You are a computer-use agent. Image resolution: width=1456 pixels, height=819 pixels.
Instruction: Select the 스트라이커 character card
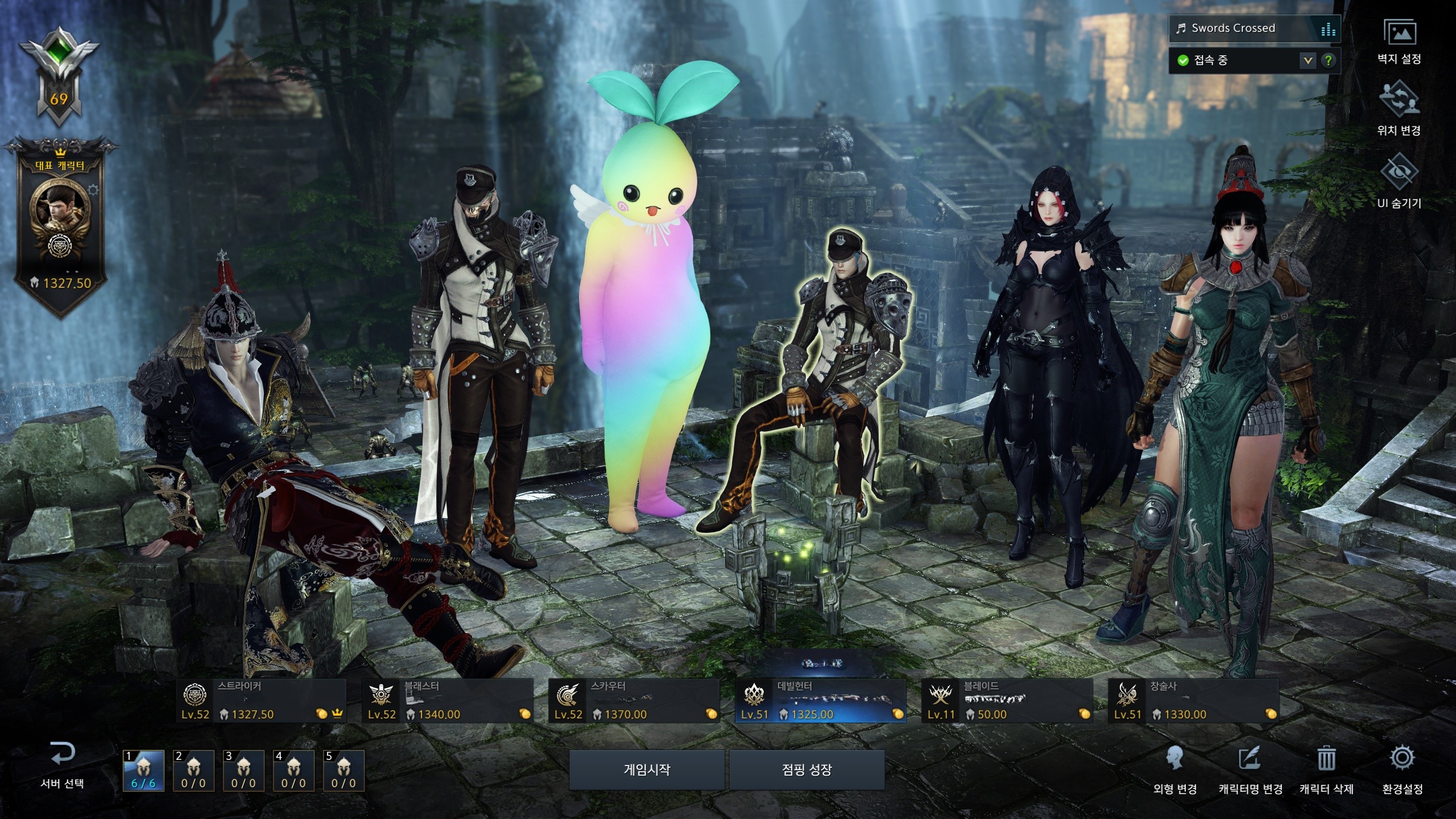[261, 701]
